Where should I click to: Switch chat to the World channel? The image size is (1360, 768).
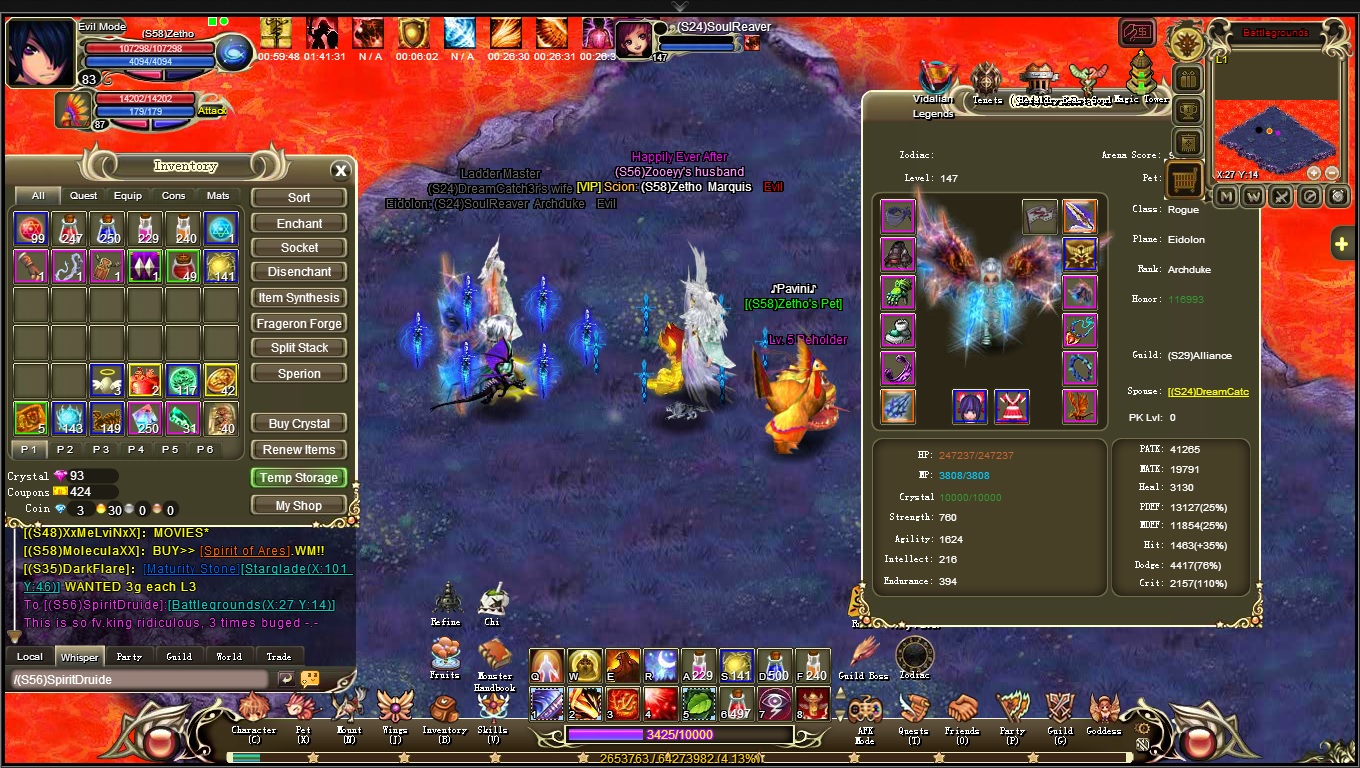(229, 657)
